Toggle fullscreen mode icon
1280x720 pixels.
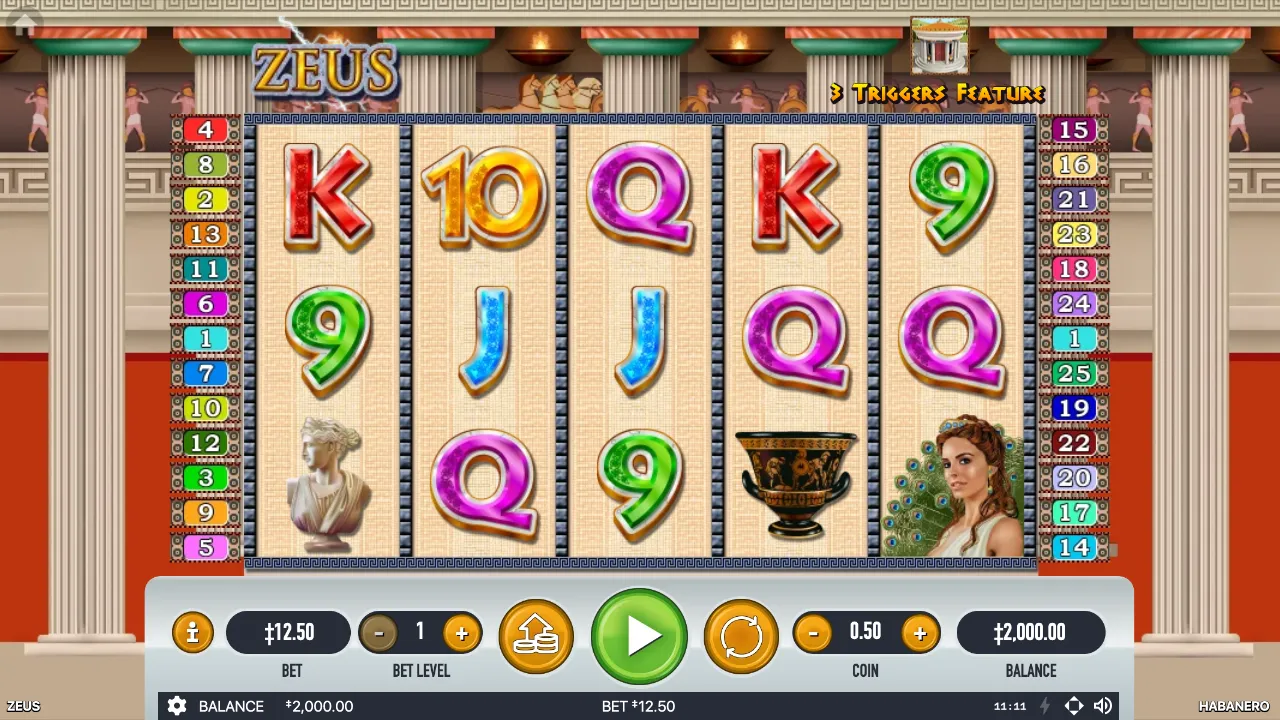point(1073,706)
